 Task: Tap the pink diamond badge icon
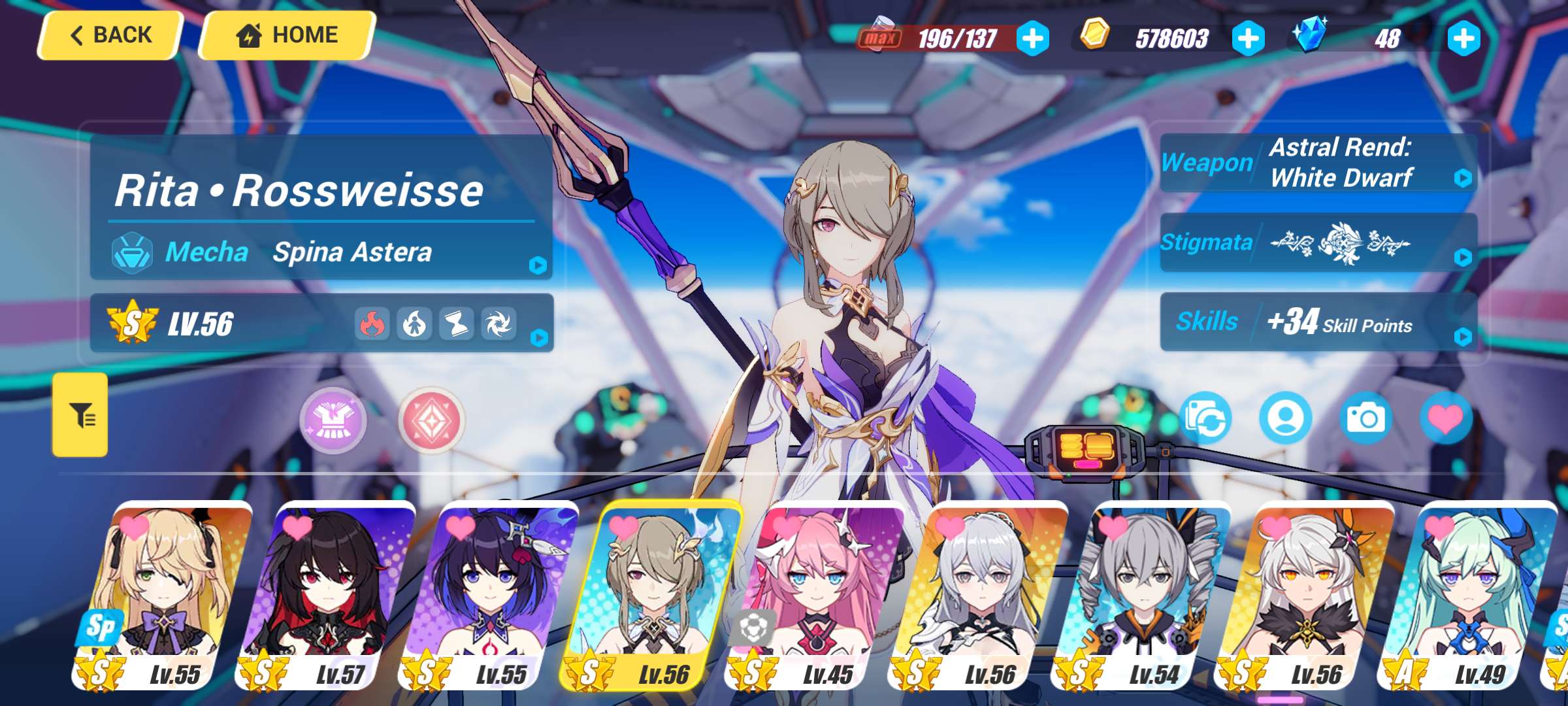(431, 420)
